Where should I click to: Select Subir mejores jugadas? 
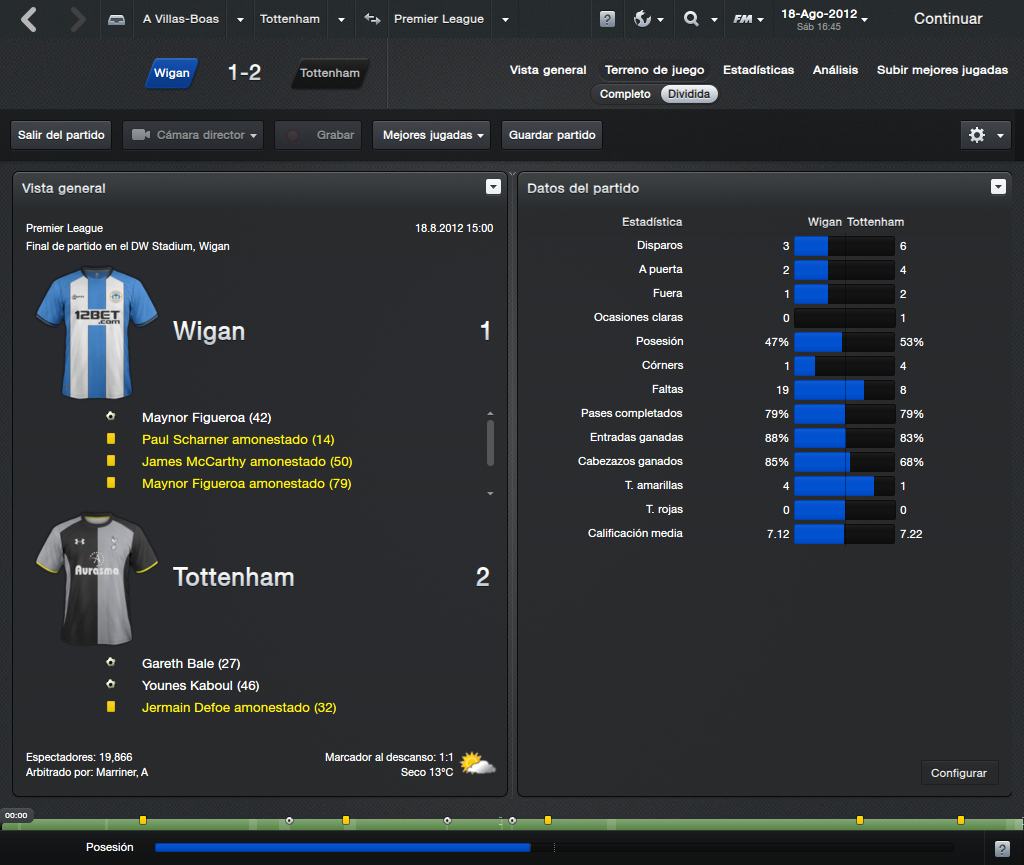coord(942,70)
